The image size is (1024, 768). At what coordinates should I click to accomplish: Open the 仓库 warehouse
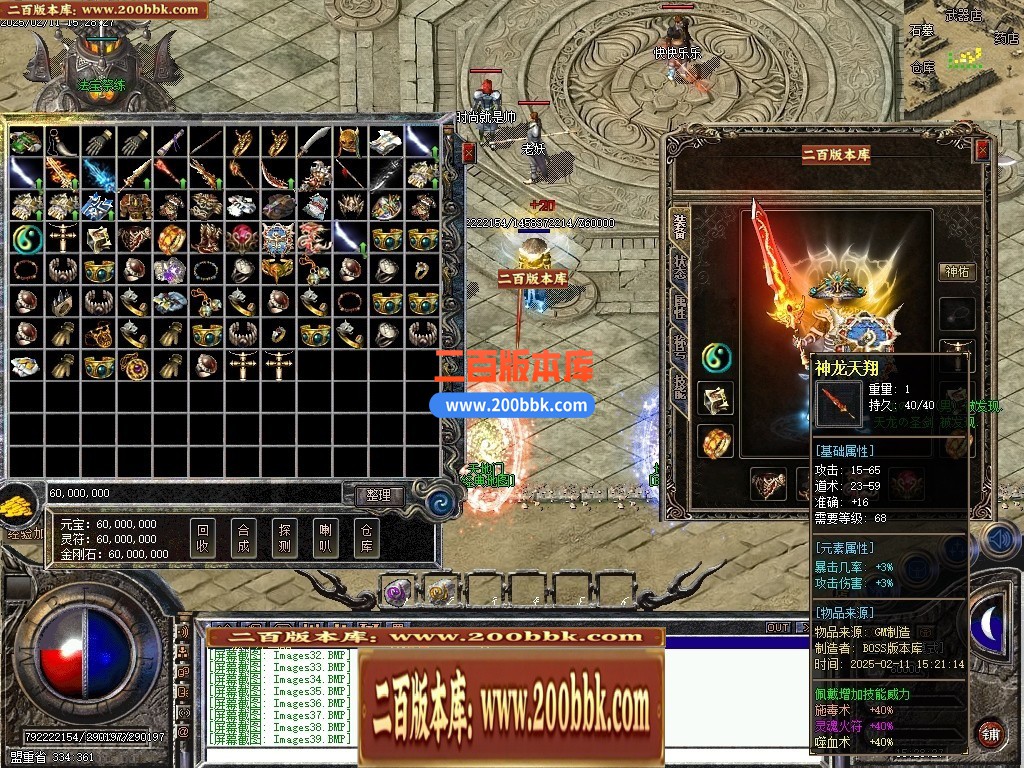click(366, 539)
